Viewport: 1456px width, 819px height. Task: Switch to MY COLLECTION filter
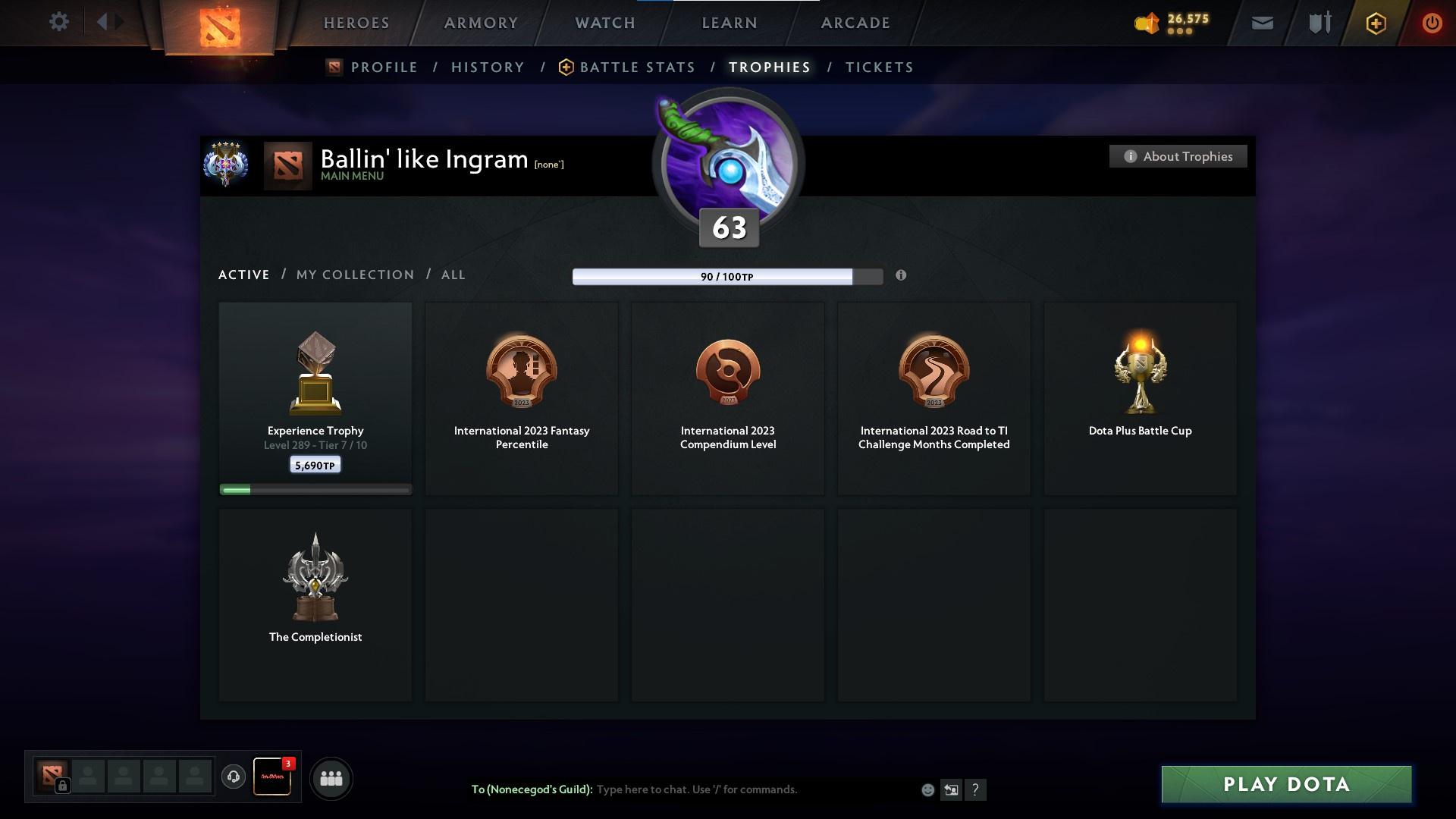pos(353,275)
